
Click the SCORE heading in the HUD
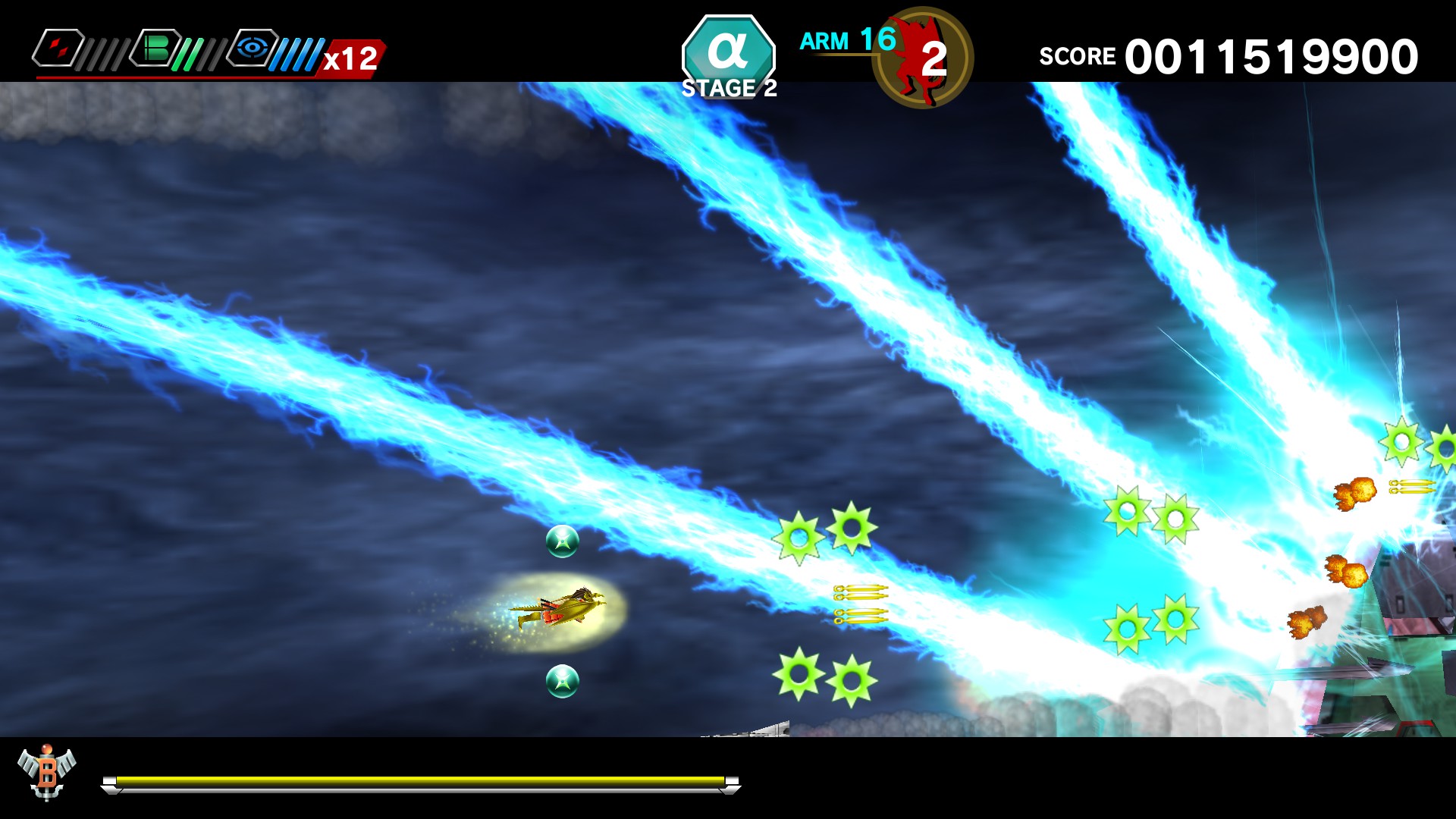(x=1077, y=55)
